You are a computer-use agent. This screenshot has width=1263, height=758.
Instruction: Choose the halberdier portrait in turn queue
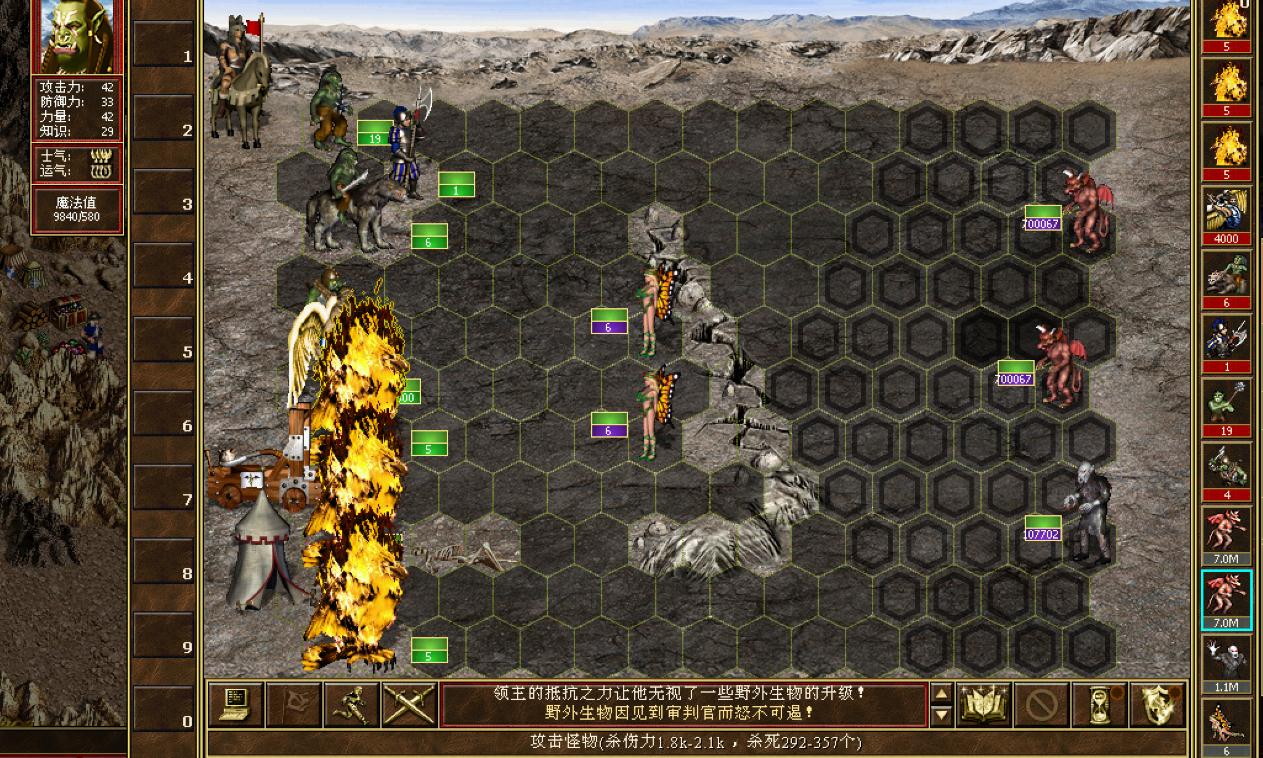[1226, 341]
